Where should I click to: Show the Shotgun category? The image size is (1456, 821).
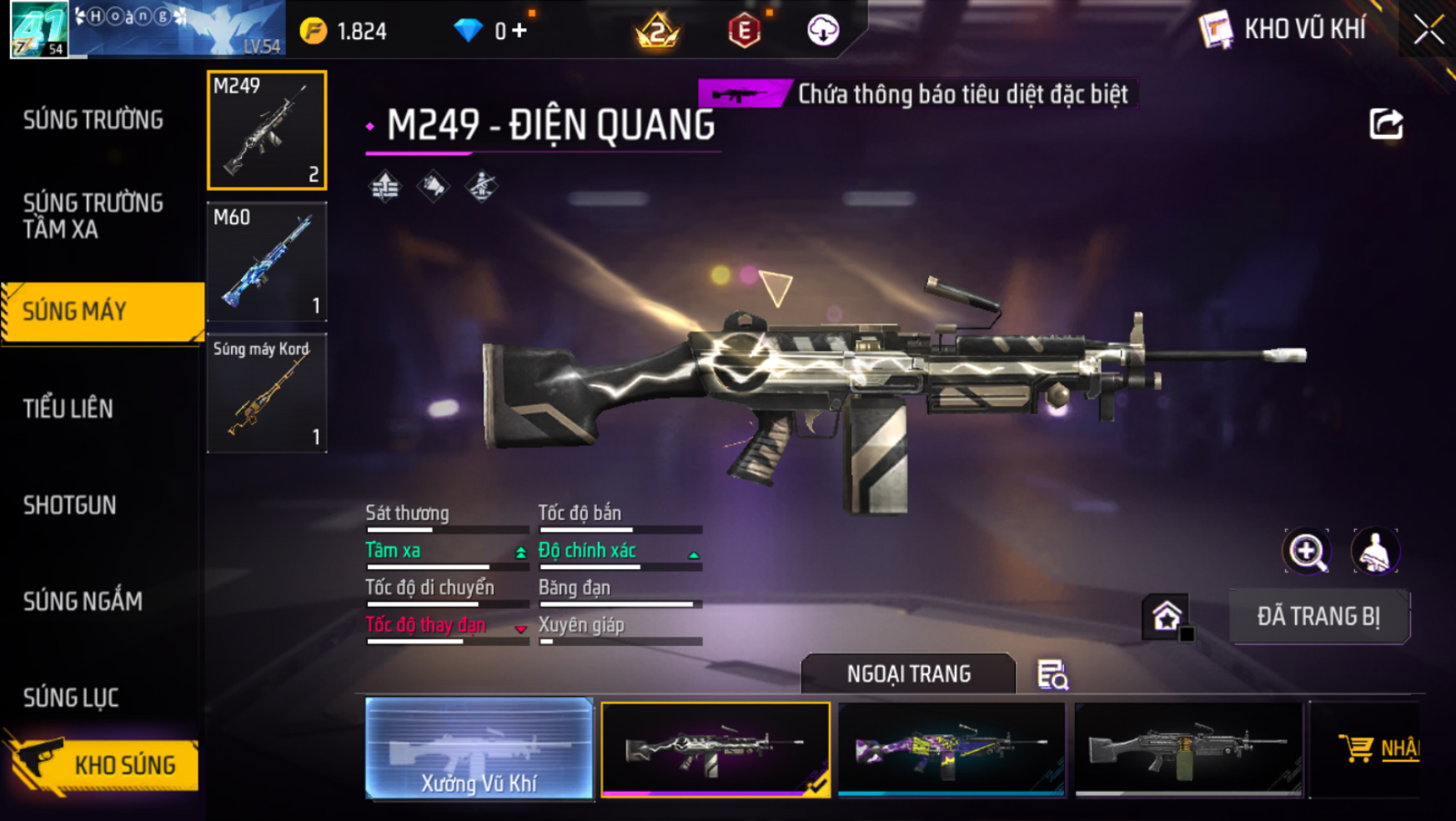pos(70,505)
